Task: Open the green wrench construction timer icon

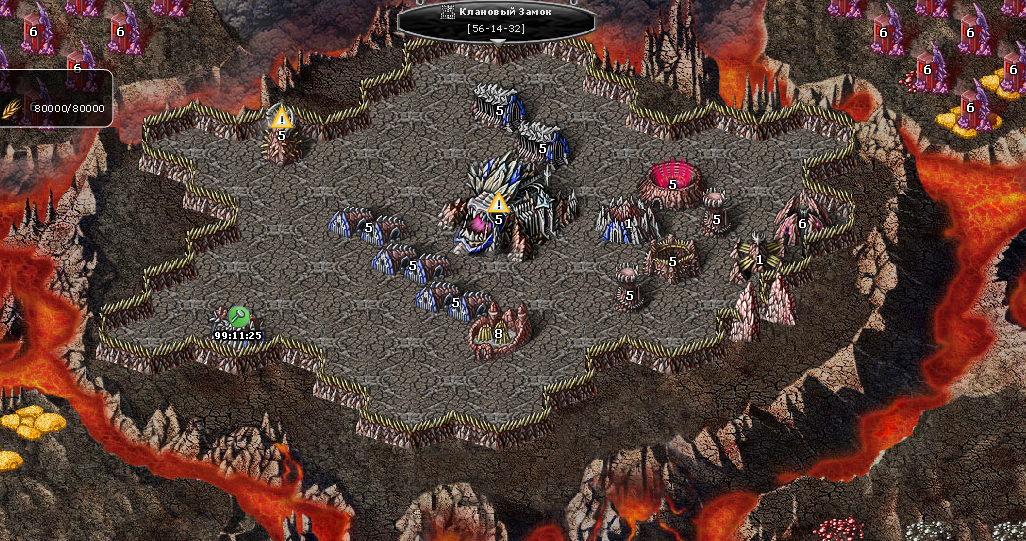Action: pyautogui.click(x=238, y=317)
